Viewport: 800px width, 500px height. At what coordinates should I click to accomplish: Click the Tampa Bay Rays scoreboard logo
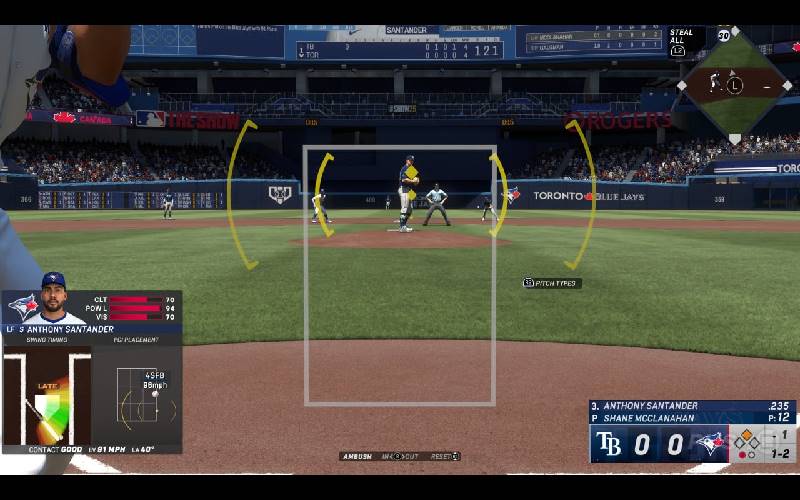pos(608,444)
